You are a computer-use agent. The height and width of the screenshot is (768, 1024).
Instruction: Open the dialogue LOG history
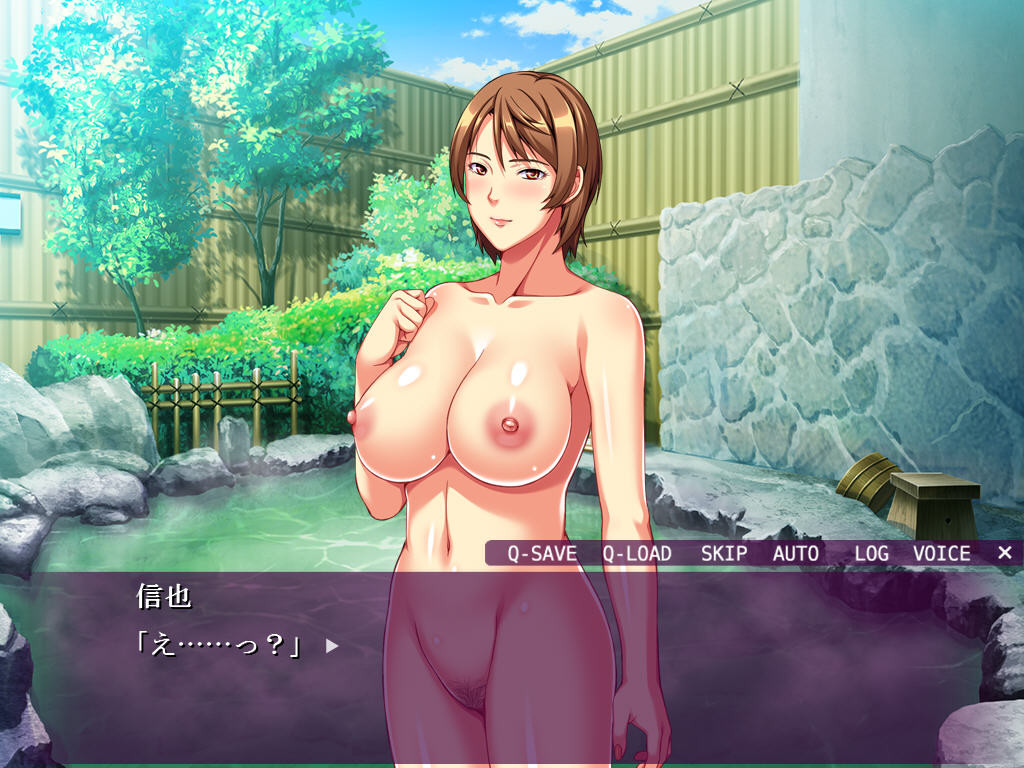pos(871,553)
